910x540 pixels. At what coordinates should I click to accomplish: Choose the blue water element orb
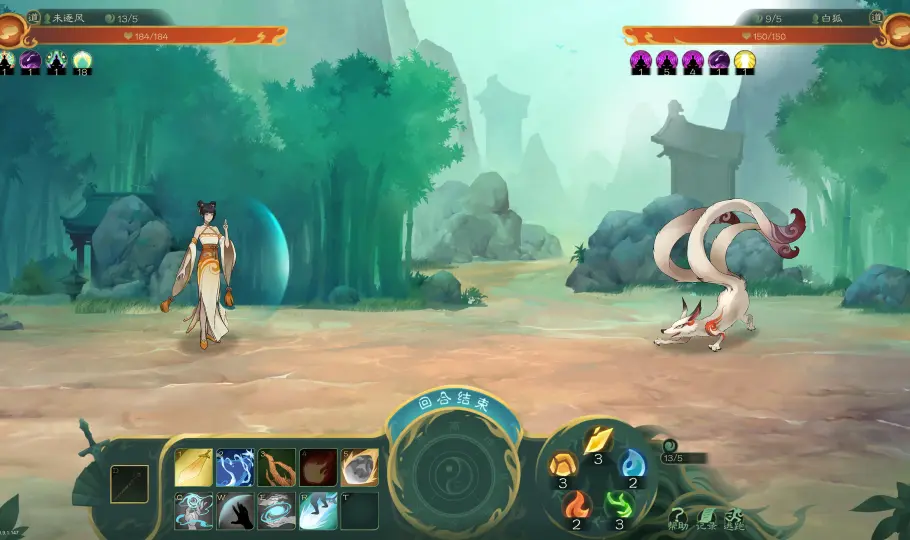[x=633, y=465]
